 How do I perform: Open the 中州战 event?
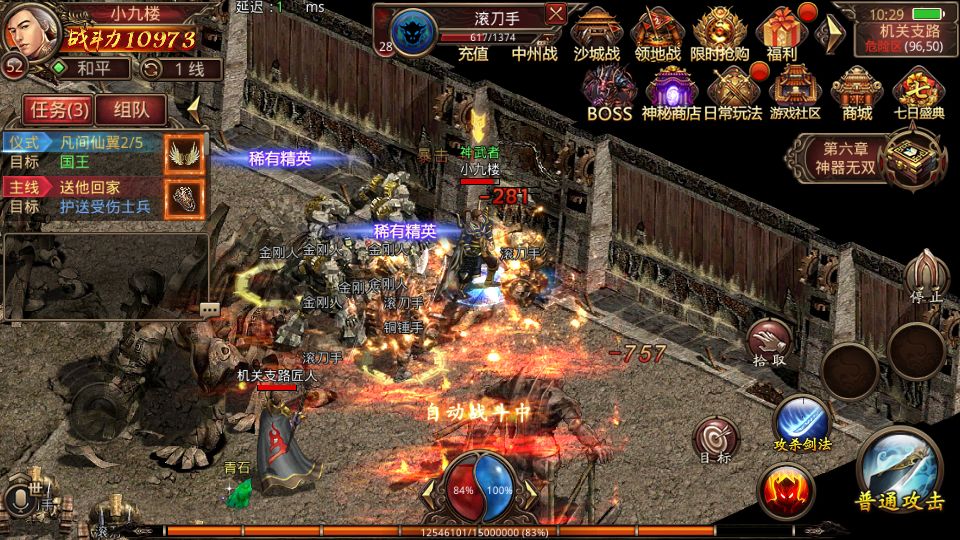tap(534, 54)
